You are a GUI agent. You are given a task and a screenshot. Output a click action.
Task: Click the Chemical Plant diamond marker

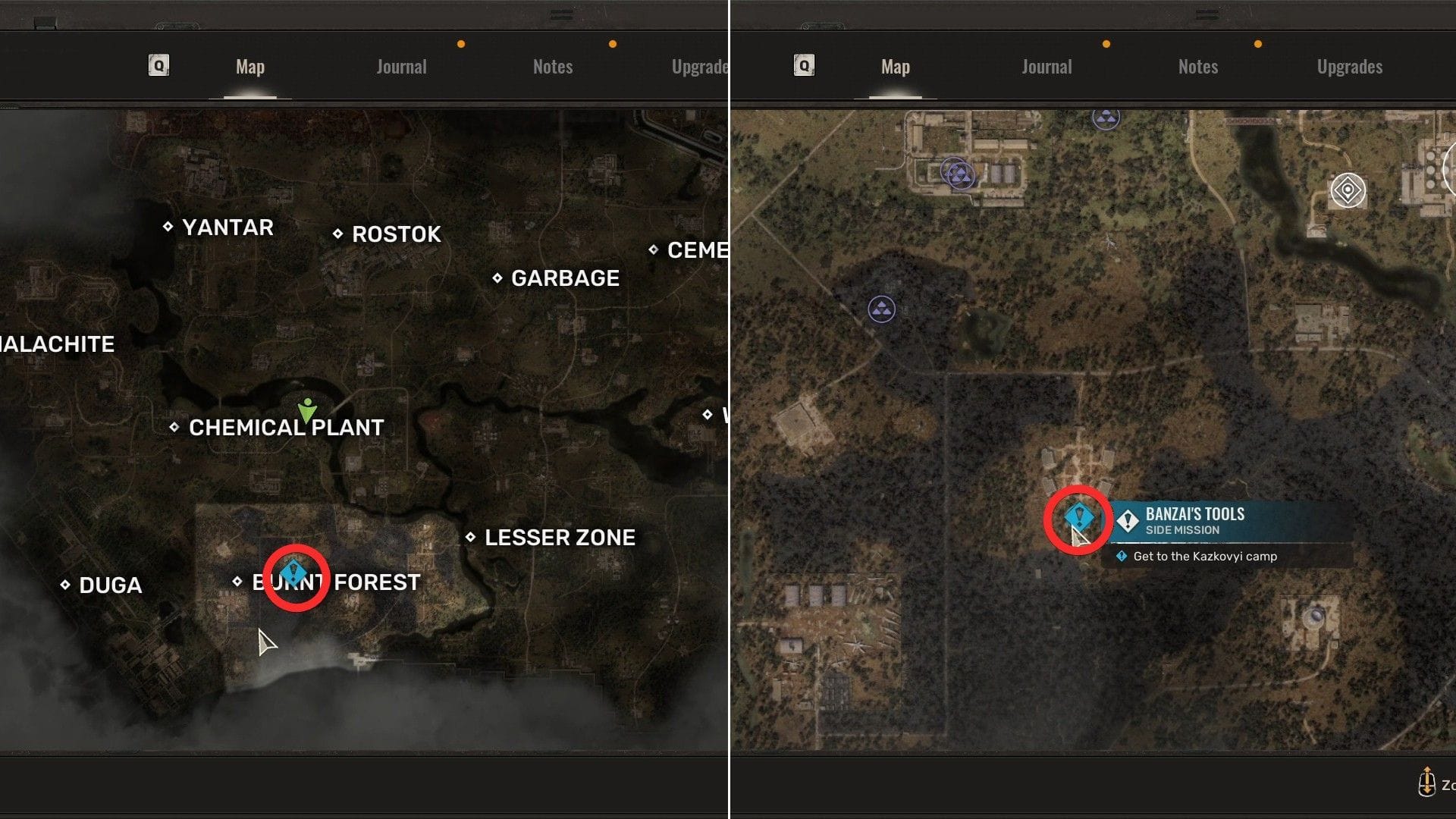(x=174, y=427)
